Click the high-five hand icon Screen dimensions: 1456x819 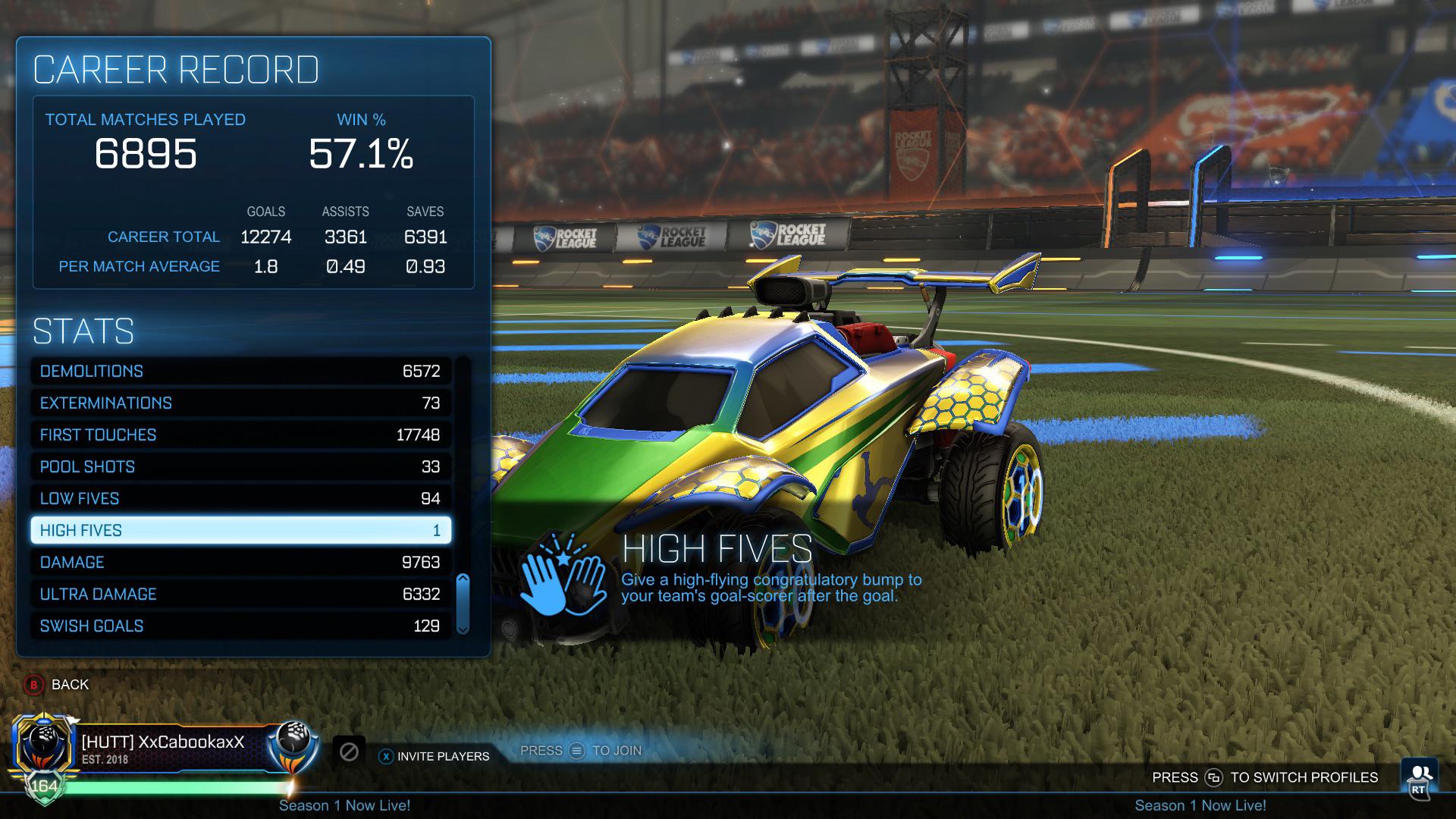tap(562, 581)
